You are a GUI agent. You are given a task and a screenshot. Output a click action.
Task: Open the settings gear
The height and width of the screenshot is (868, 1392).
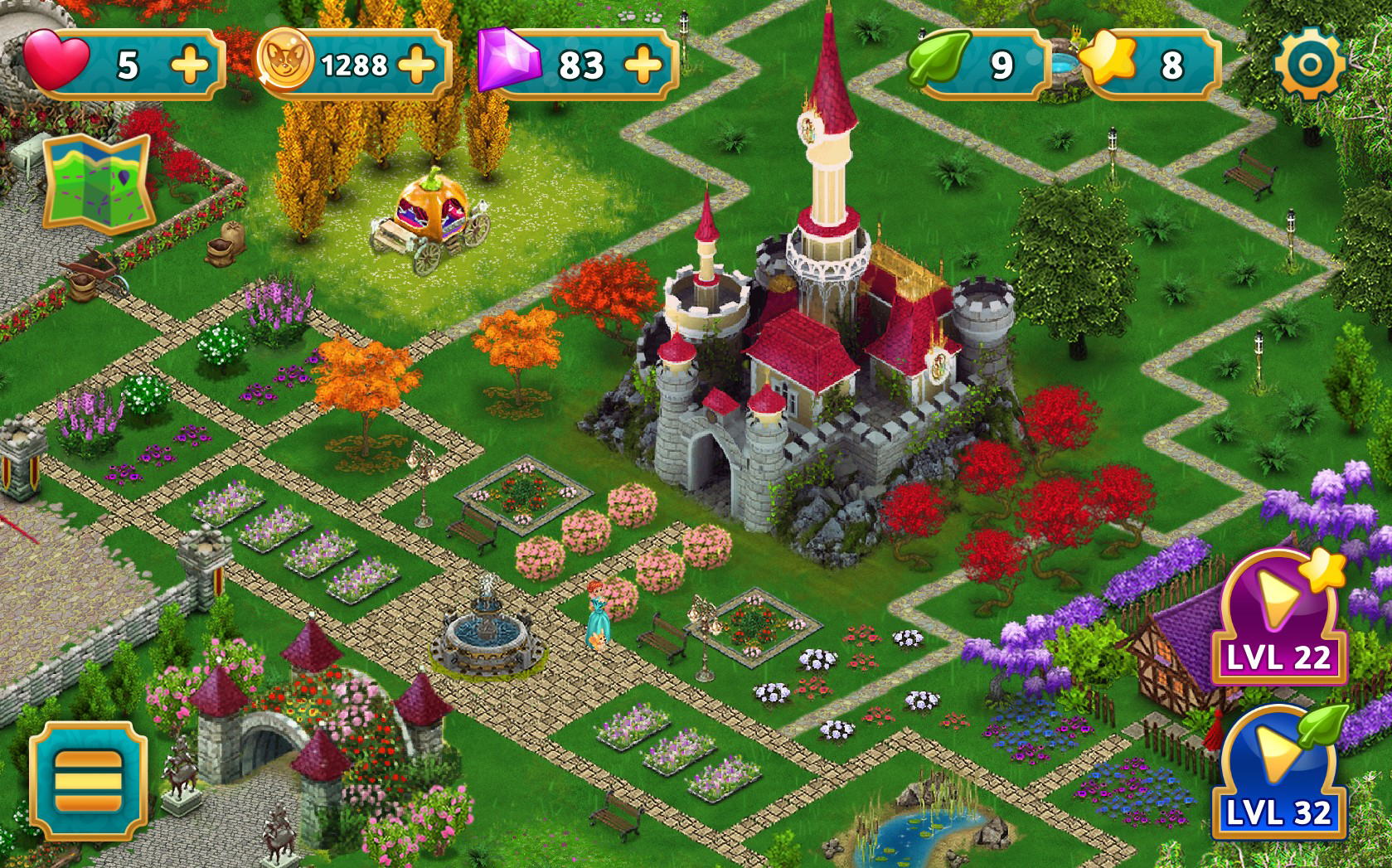click(x=1309, y=65)
